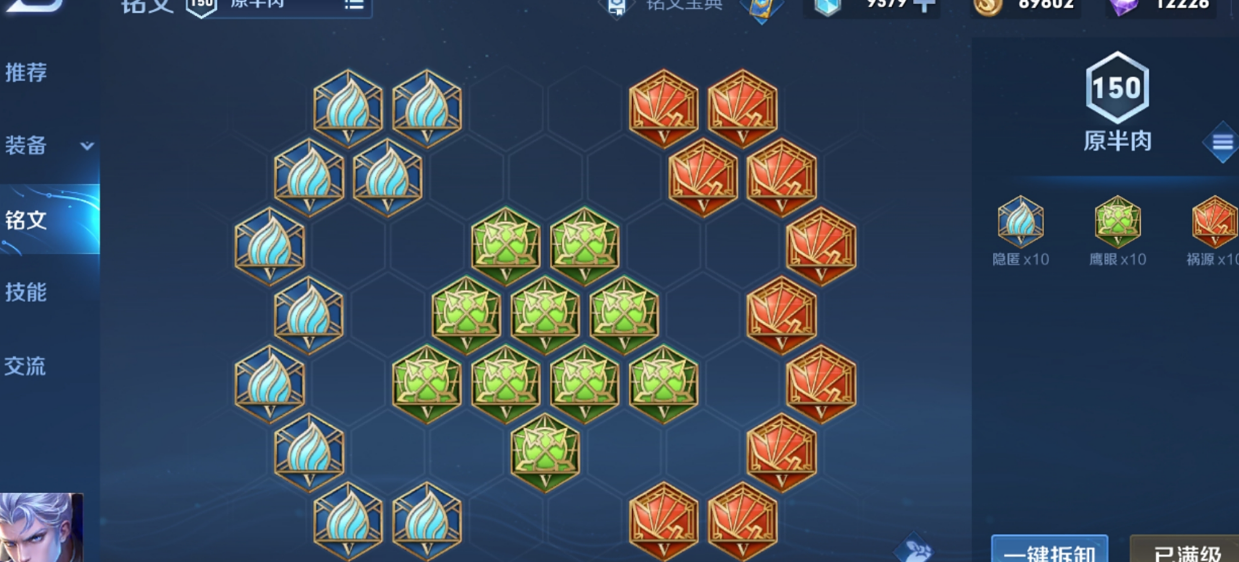Click the plus button beside the blue fragment currency
This screenshot has height=562, width=1239.
coord(925,5)
